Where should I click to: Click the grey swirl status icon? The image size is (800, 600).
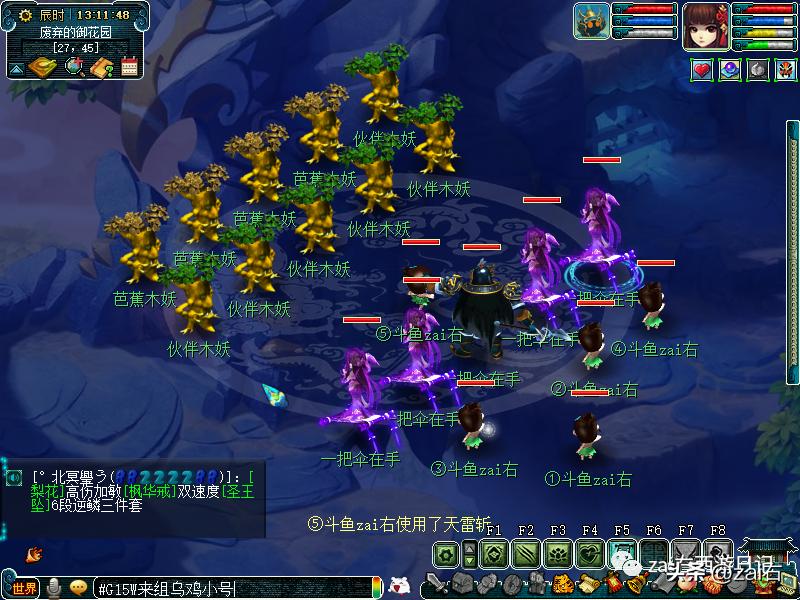click(x=758, y=70)
